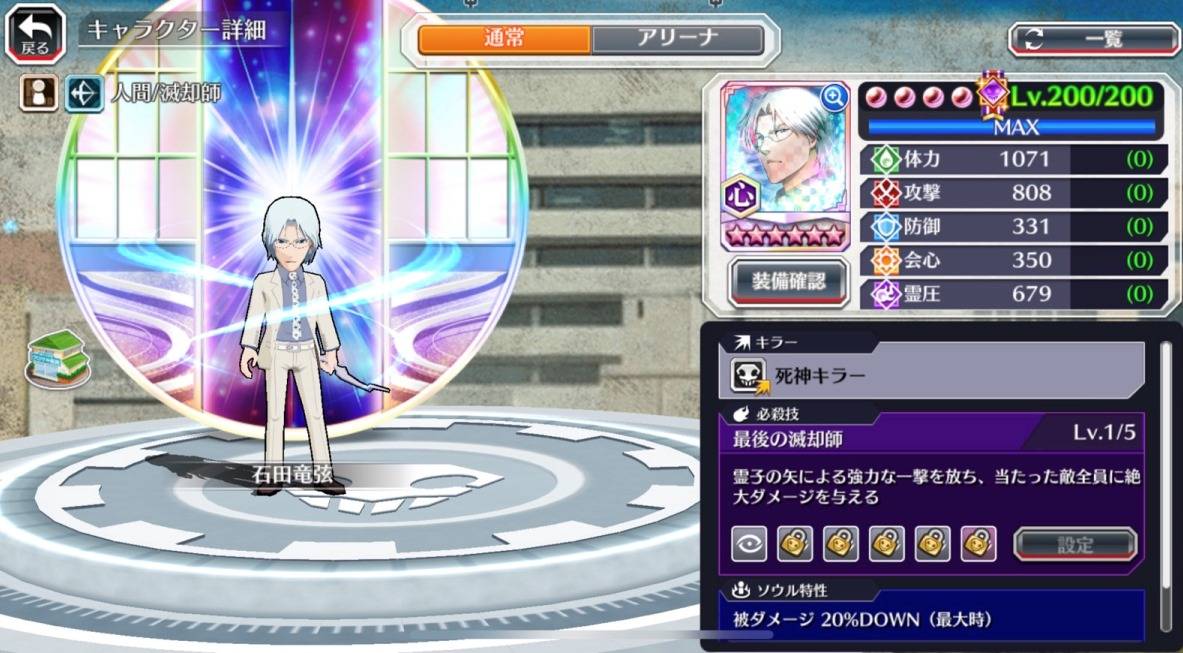The height and width of the screenshot is (653, 1183).
Task: Tap the eye preview icon
Action: pyautogui.click(x=748, y=543)
